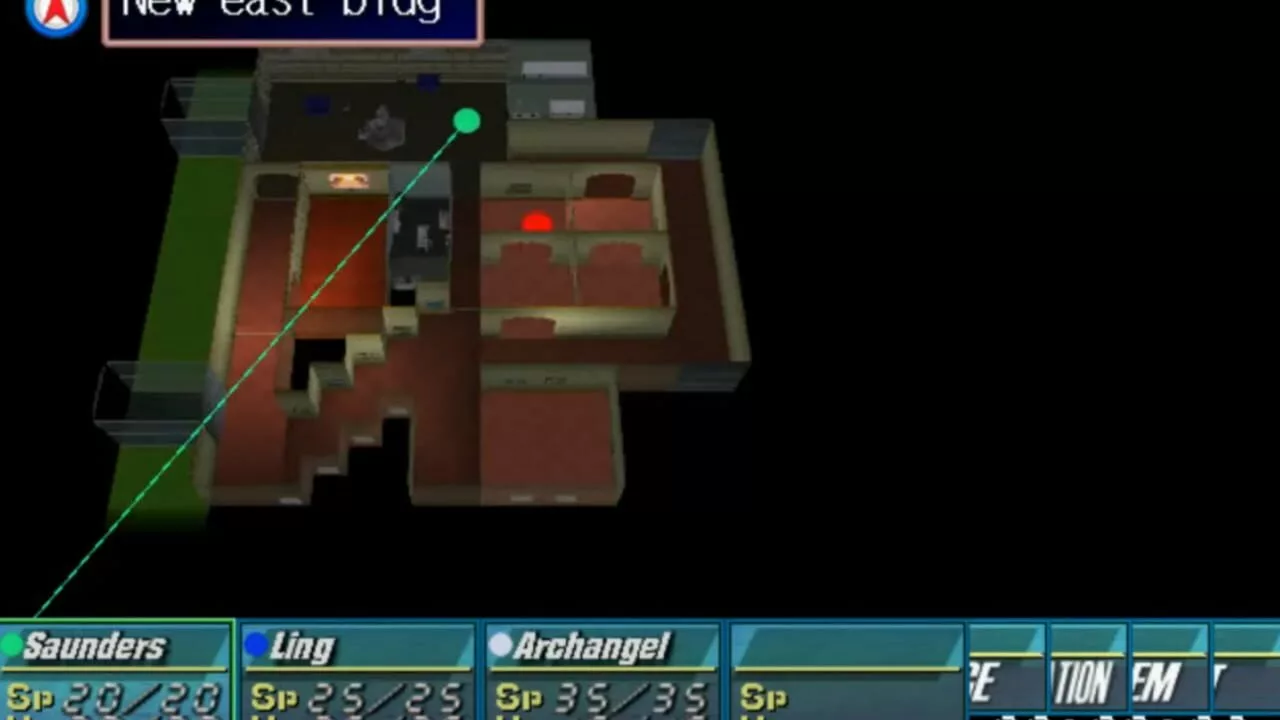
Task: Select the menu tab ending in 'GE'
Action: (1006, 672)
